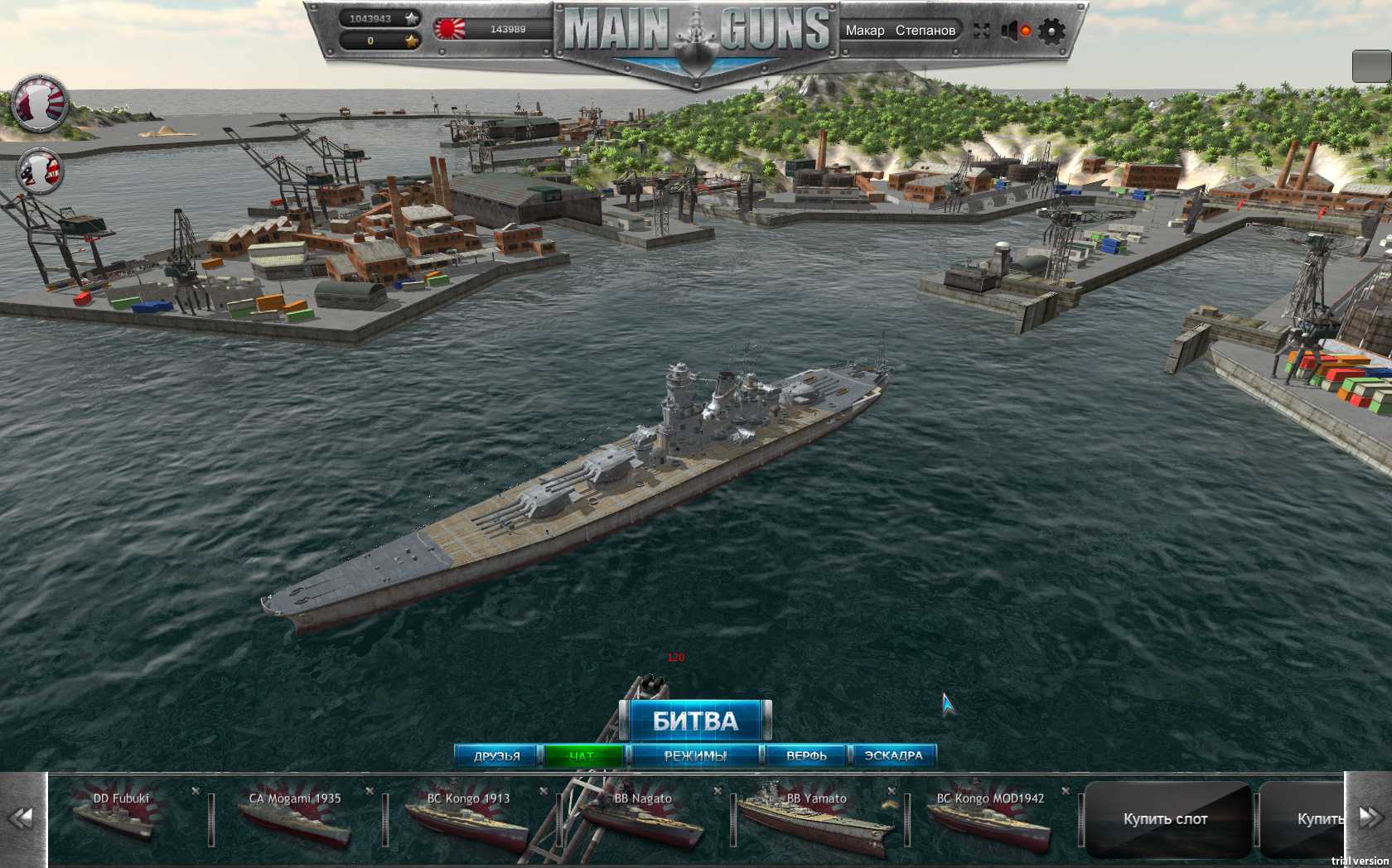Select the Japanese rising sun faction emblem
This screenshot has height=868, width=1392.
pos(40,104)
